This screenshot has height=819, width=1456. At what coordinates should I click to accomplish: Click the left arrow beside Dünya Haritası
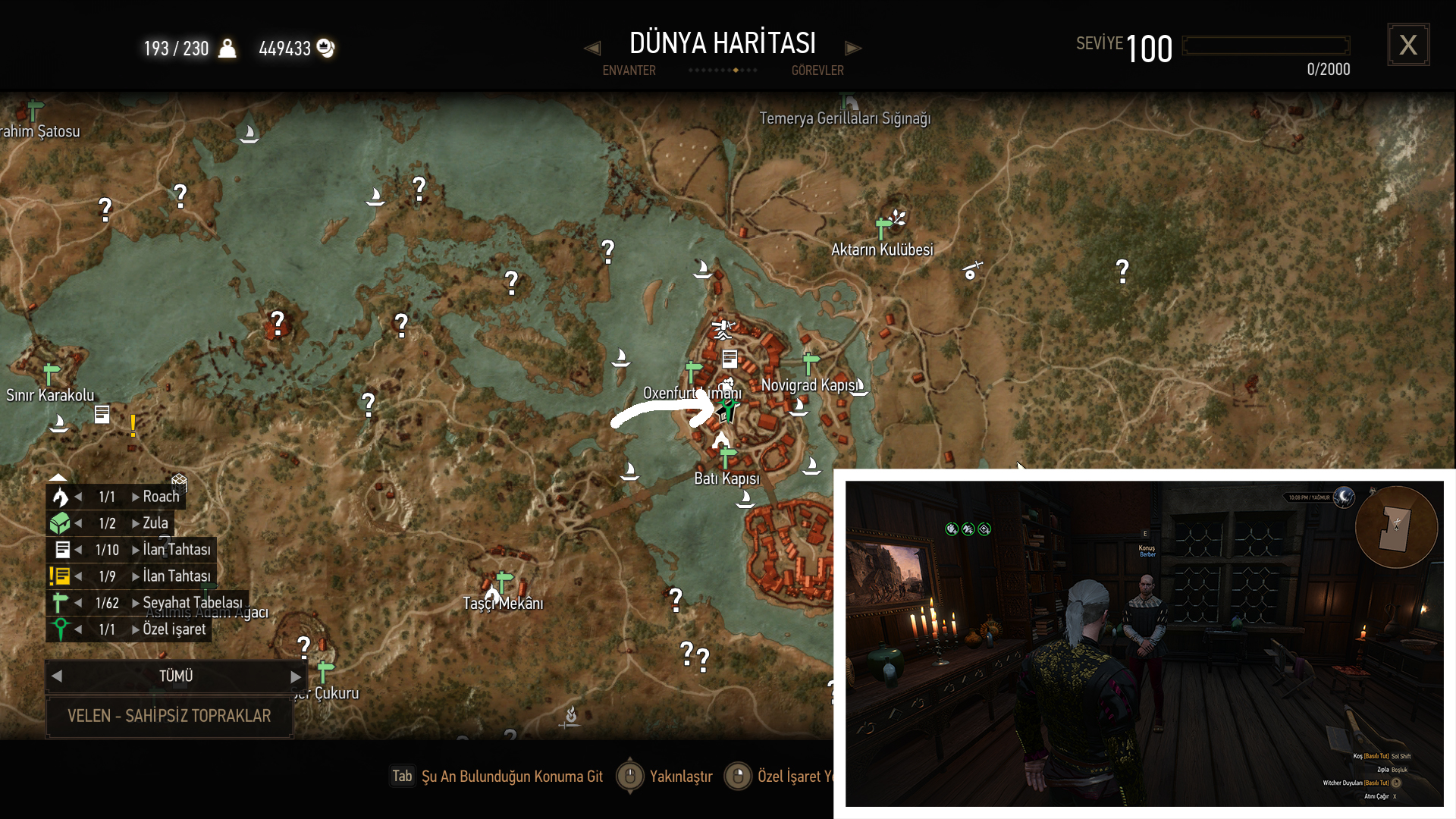coord(592,49)
